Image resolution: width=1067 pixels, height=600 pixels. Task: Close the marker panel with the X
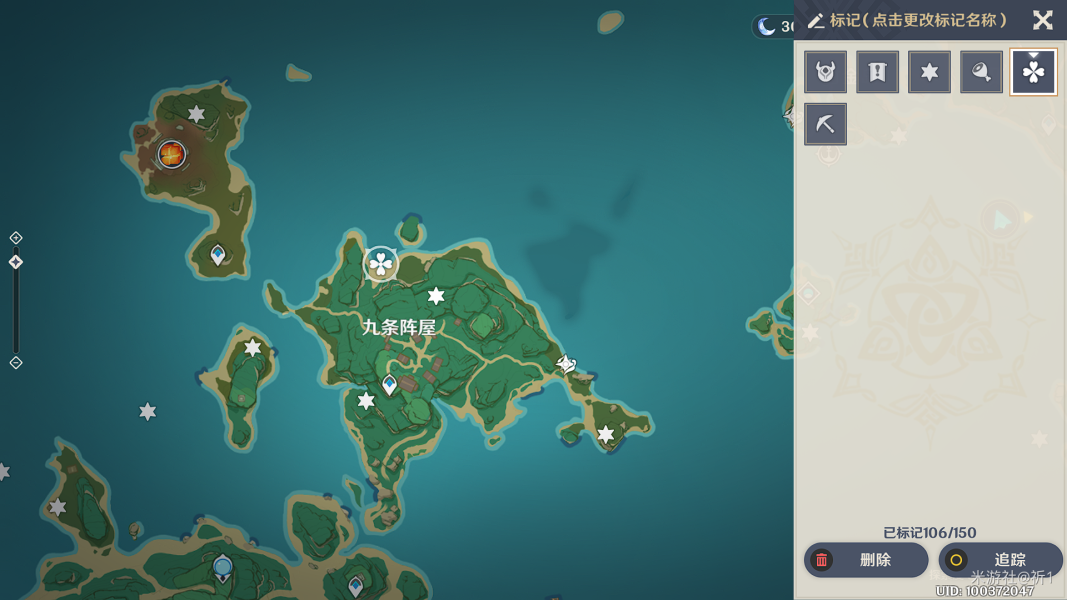(1043, 20)
